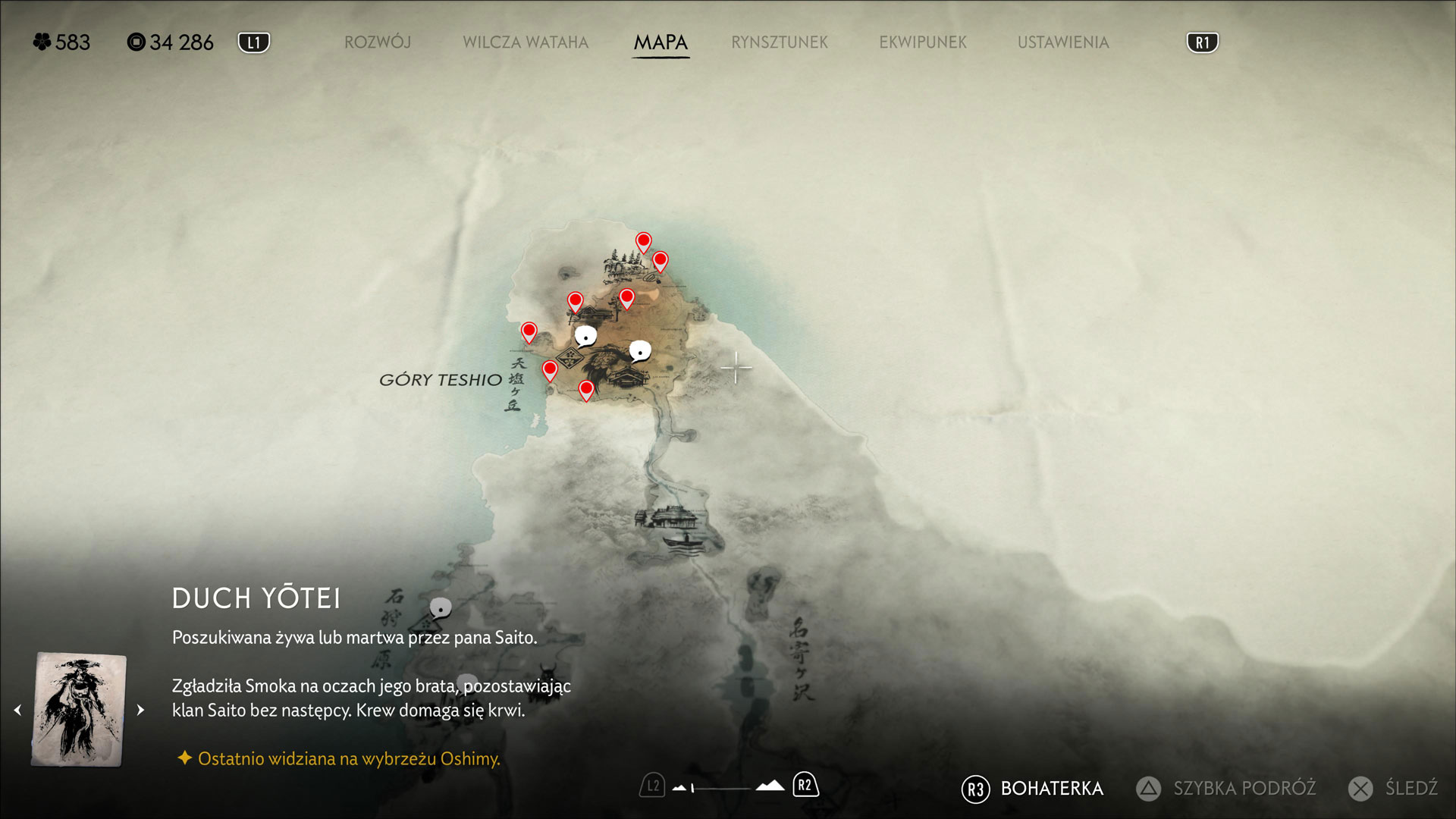
Task: Show the previous wanted poster with left arrow
Action: (17, 711)
